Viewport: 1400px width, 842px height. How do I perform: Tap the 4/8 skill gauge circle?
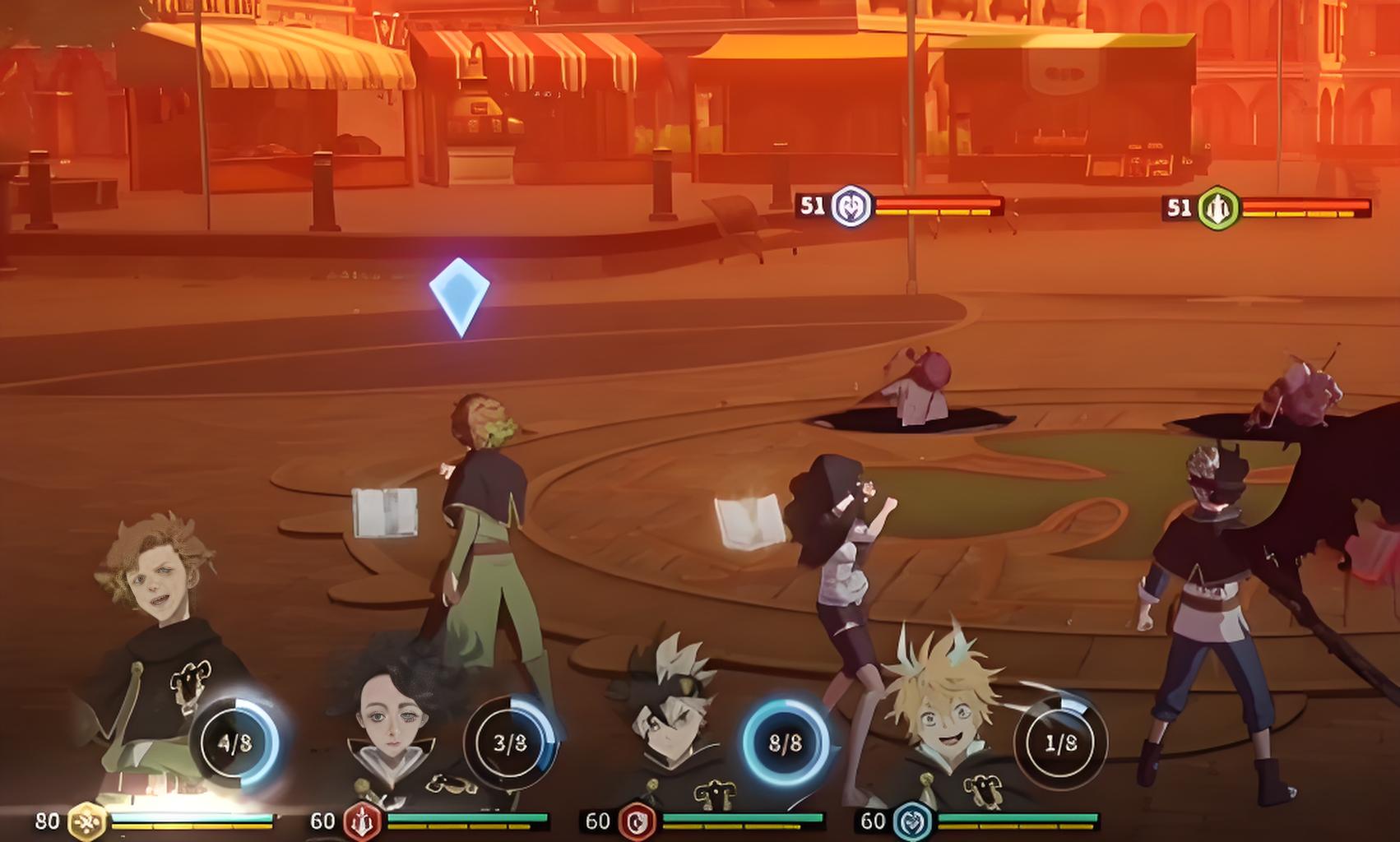coord(234,743)
